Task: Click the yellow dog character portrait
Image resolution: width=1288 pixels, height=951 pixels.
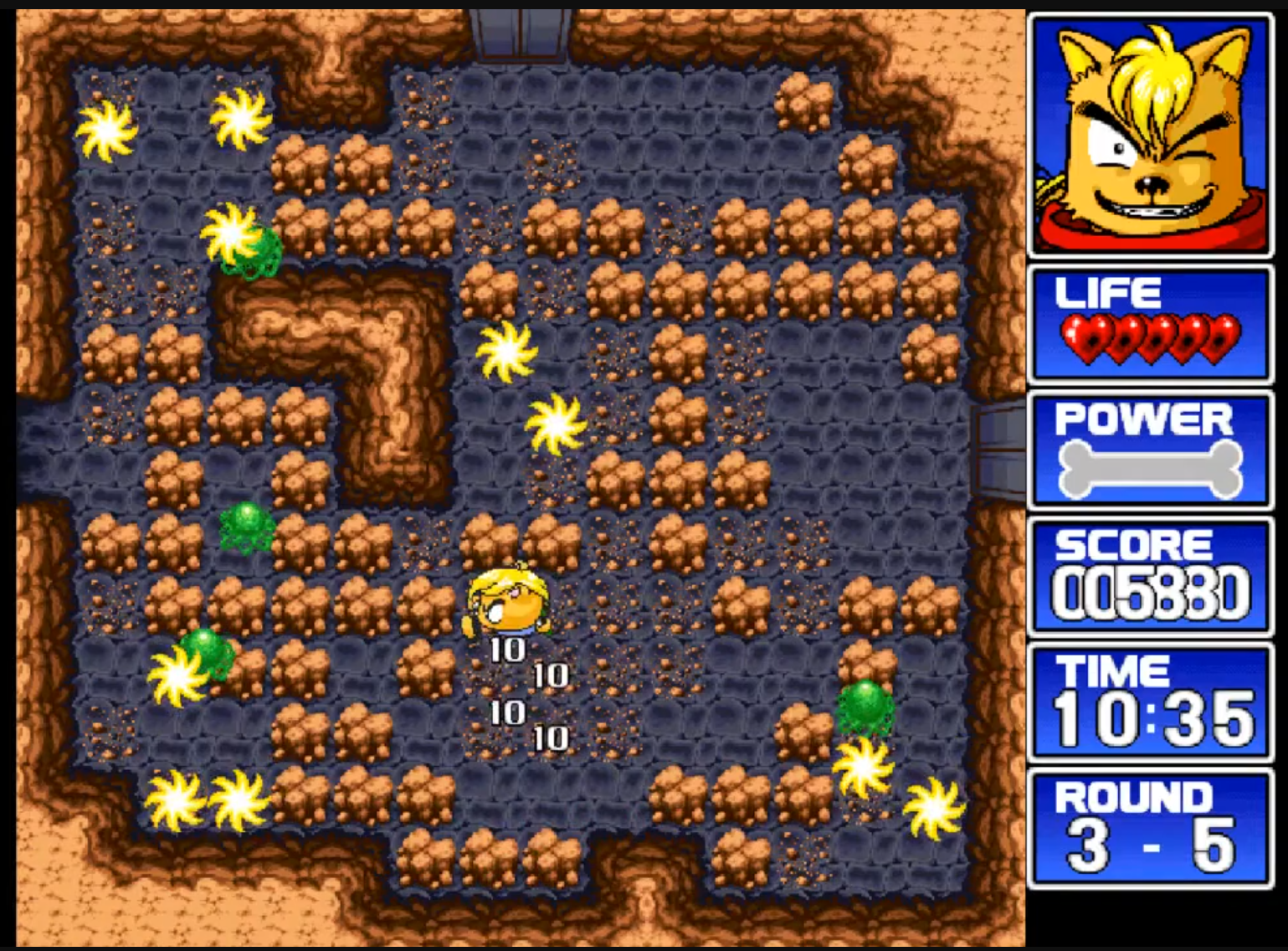Action: click(1151, 134)
